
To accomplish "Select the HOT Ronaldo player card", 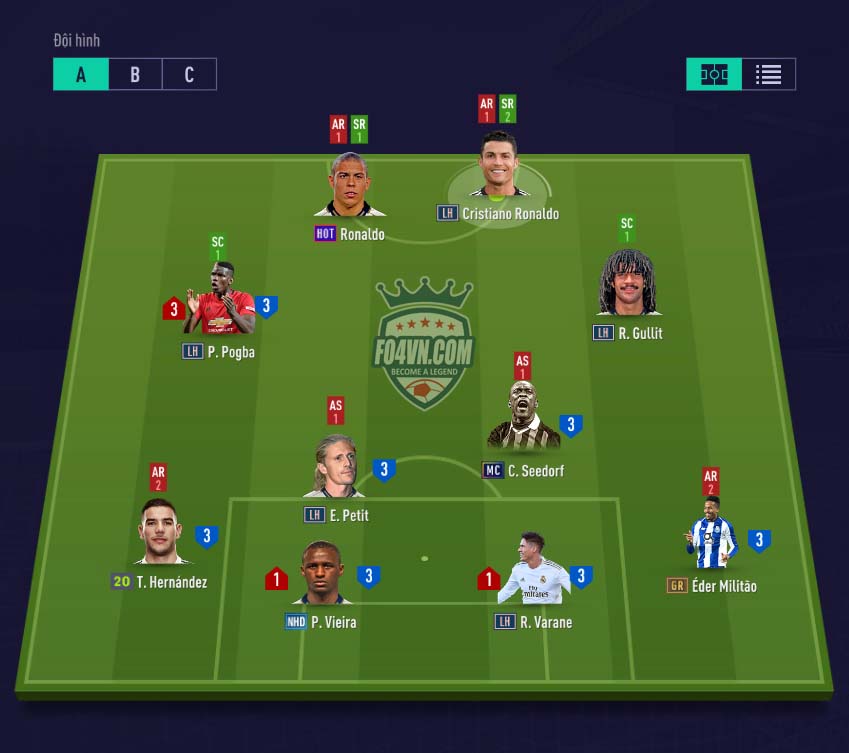I will [349, 187].
